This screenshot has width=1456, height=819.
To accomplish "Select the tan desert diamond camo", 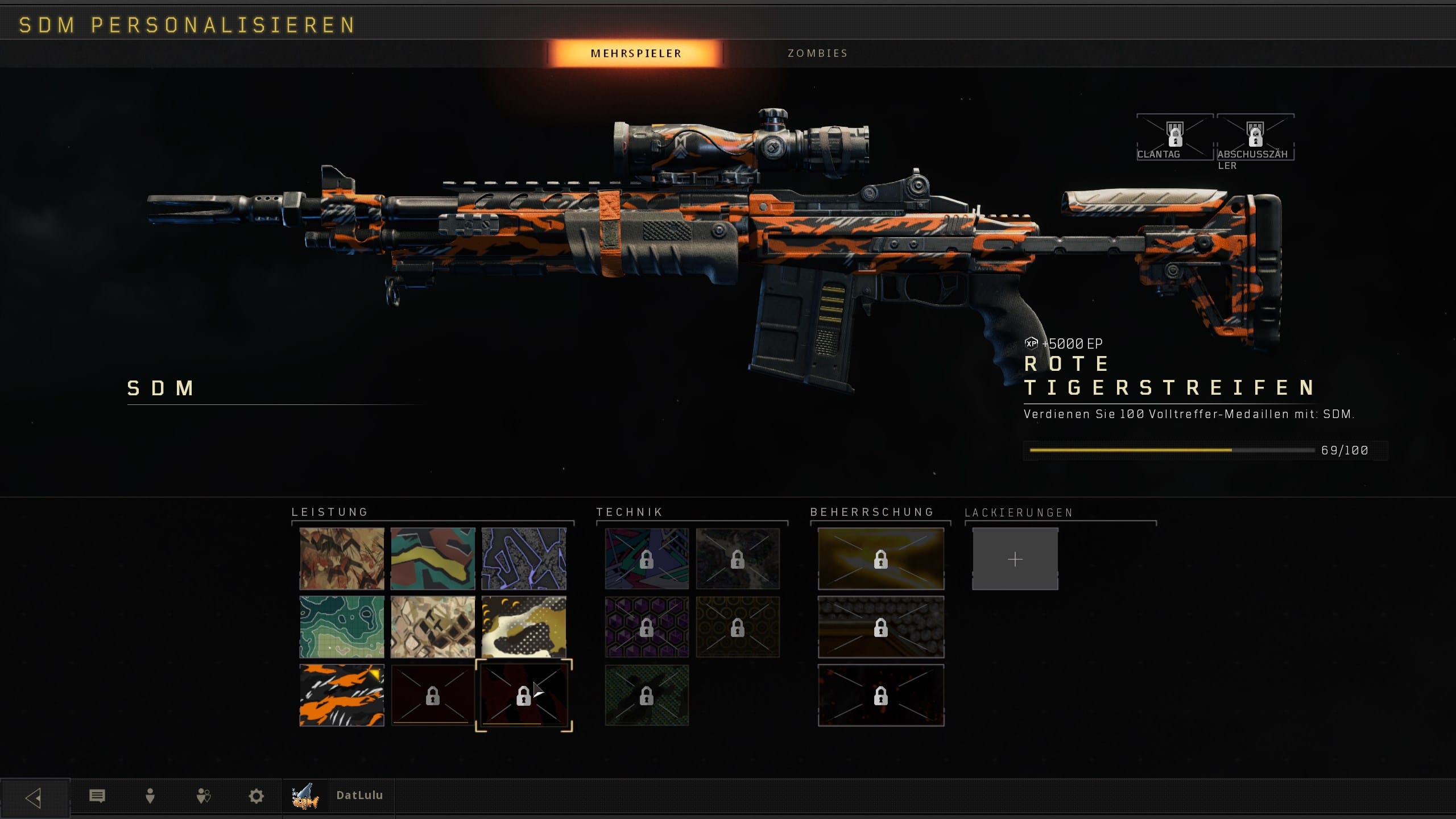I will click(x=433, y=627).
